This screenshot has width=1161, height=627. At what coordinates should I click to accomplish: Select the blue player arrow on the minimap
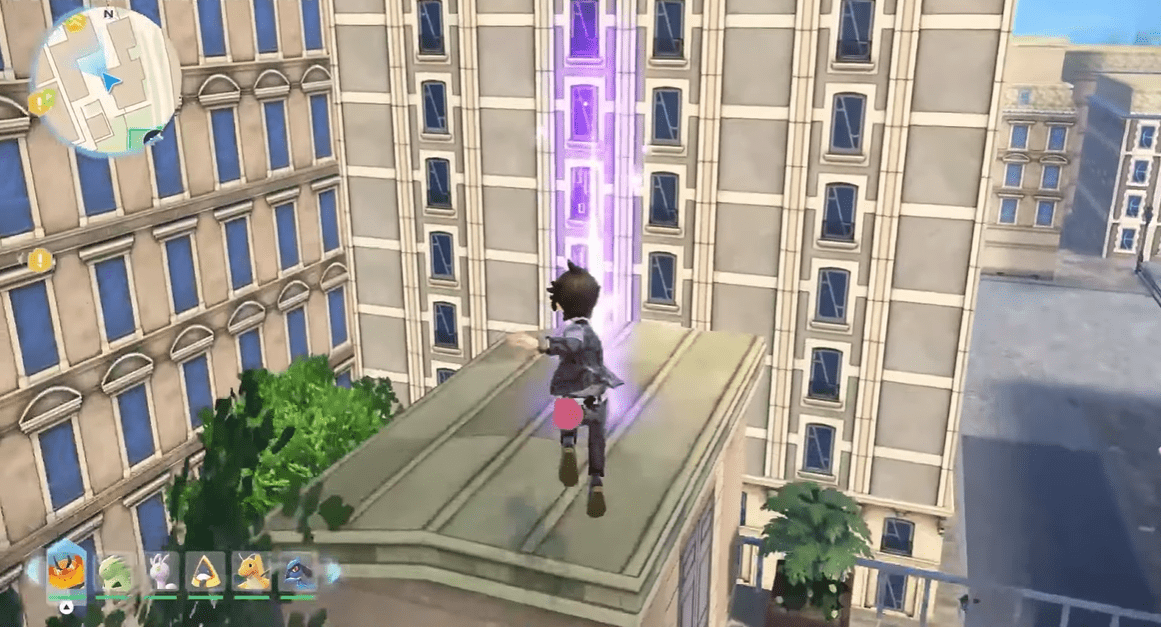[110, 79]
